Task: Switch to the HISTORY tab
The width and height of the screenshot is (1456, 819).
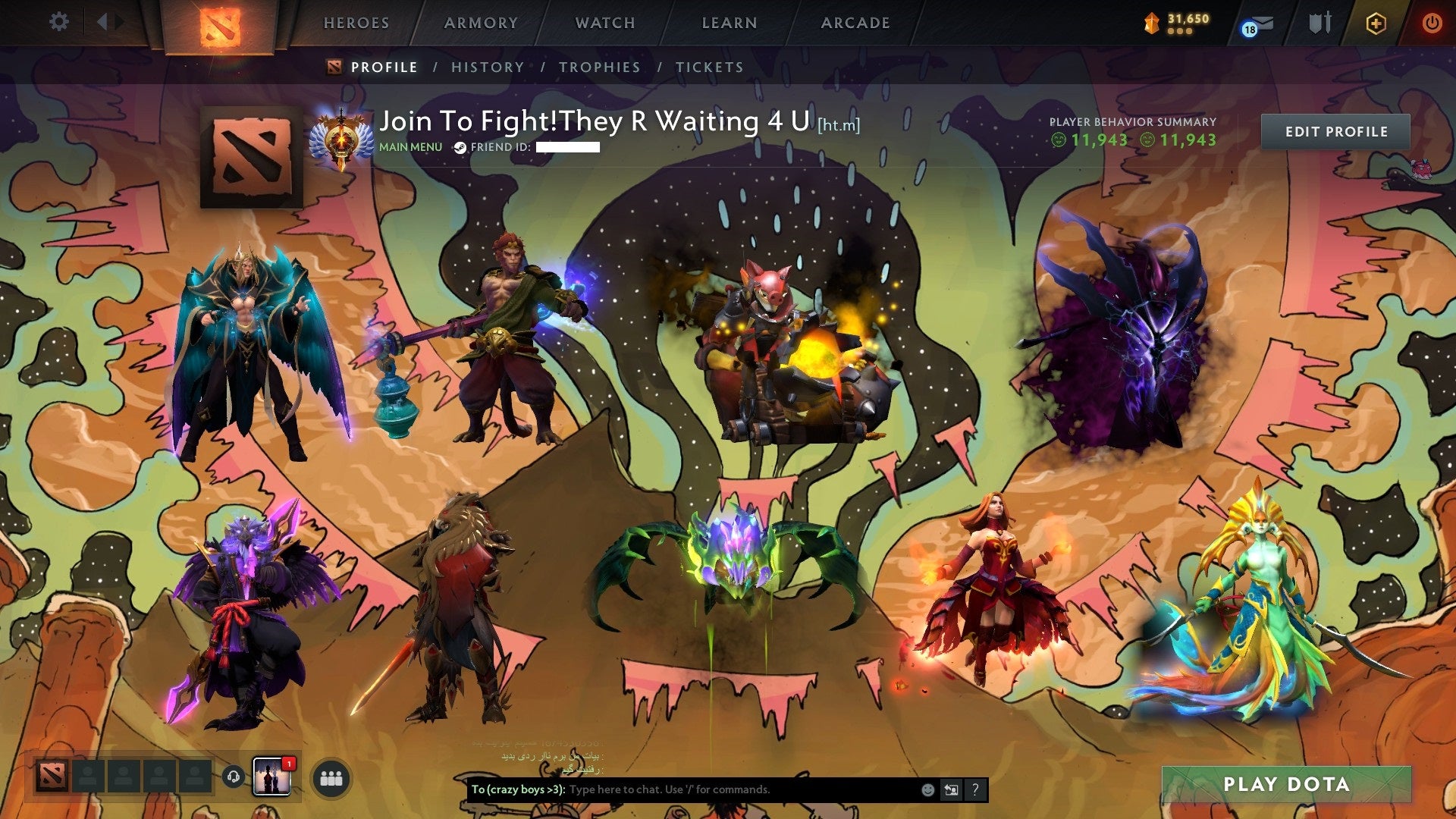Action: (x=487, y=67)
